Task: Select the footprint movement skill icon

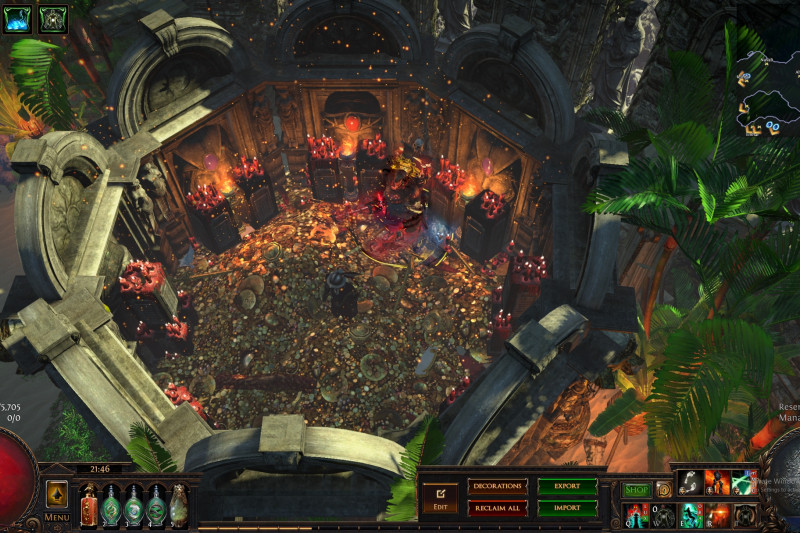Action: [691, 483]
